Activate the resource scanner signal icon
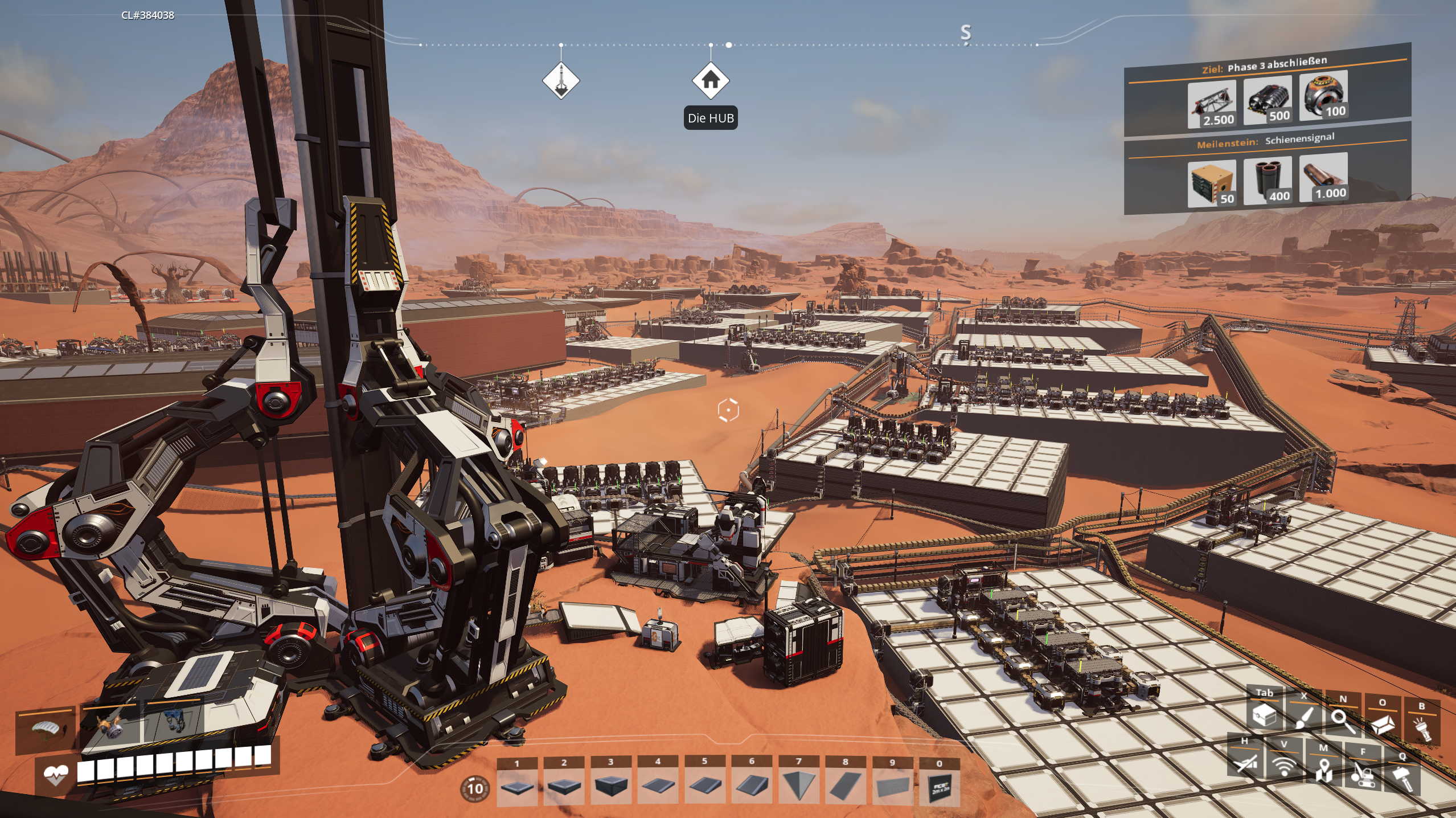The width and height of the screenshot is (1456, 818). click(x=1284, y=766)
